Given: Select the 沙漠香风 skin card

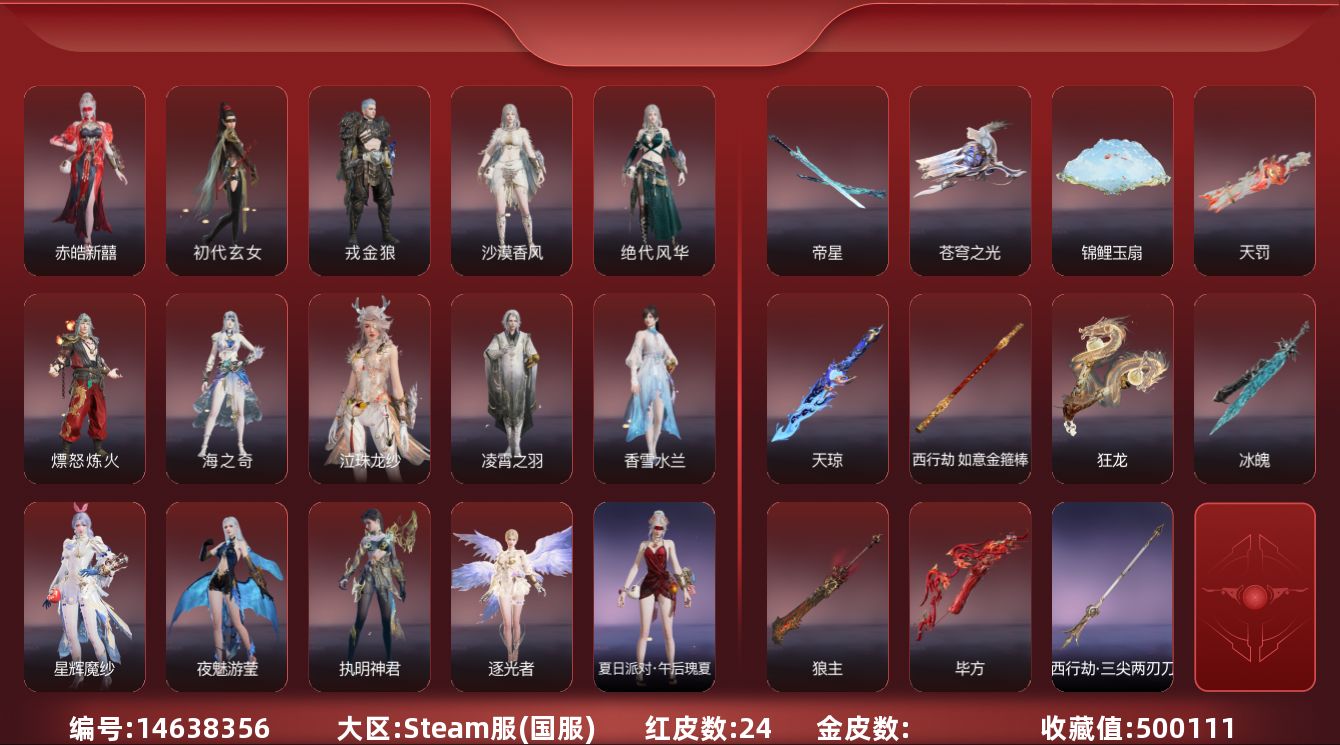Looking at the screenshot, I should point(512,181).
